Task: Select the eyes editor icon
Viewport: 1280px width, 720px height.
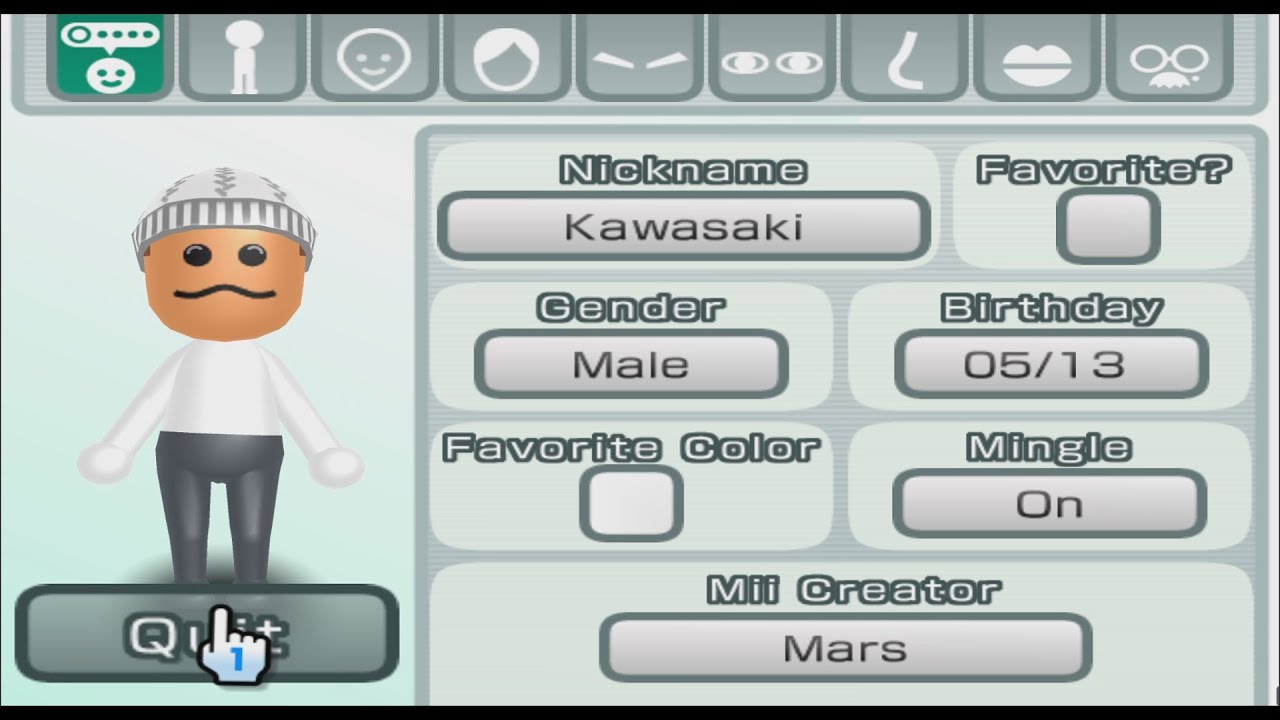Action: pyautogui.click(x=771, y=55)
